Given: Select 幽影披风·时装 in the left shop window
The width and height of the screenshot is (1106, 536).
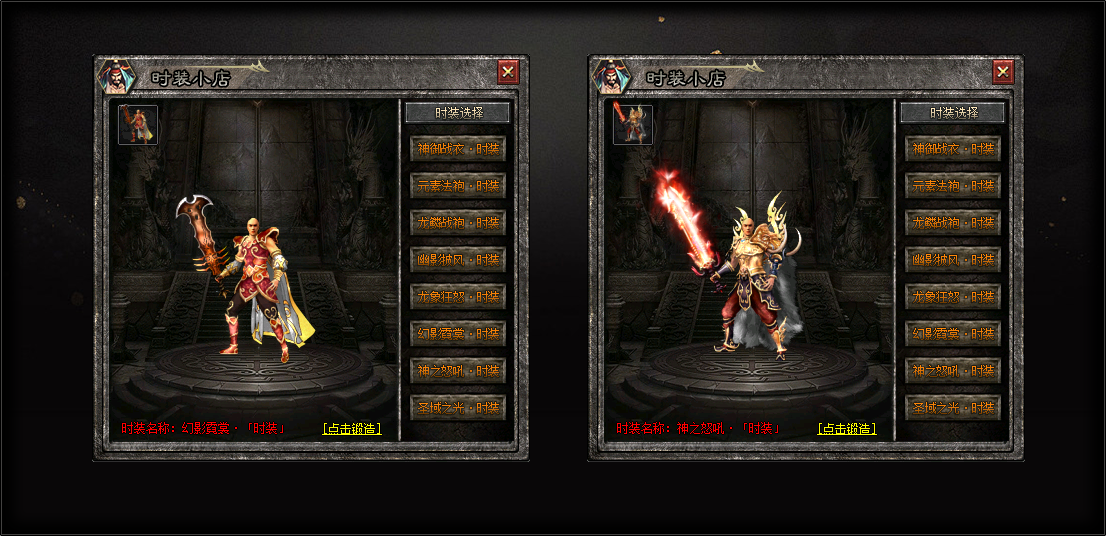Looking at the screenshot, I should (458, 260).
